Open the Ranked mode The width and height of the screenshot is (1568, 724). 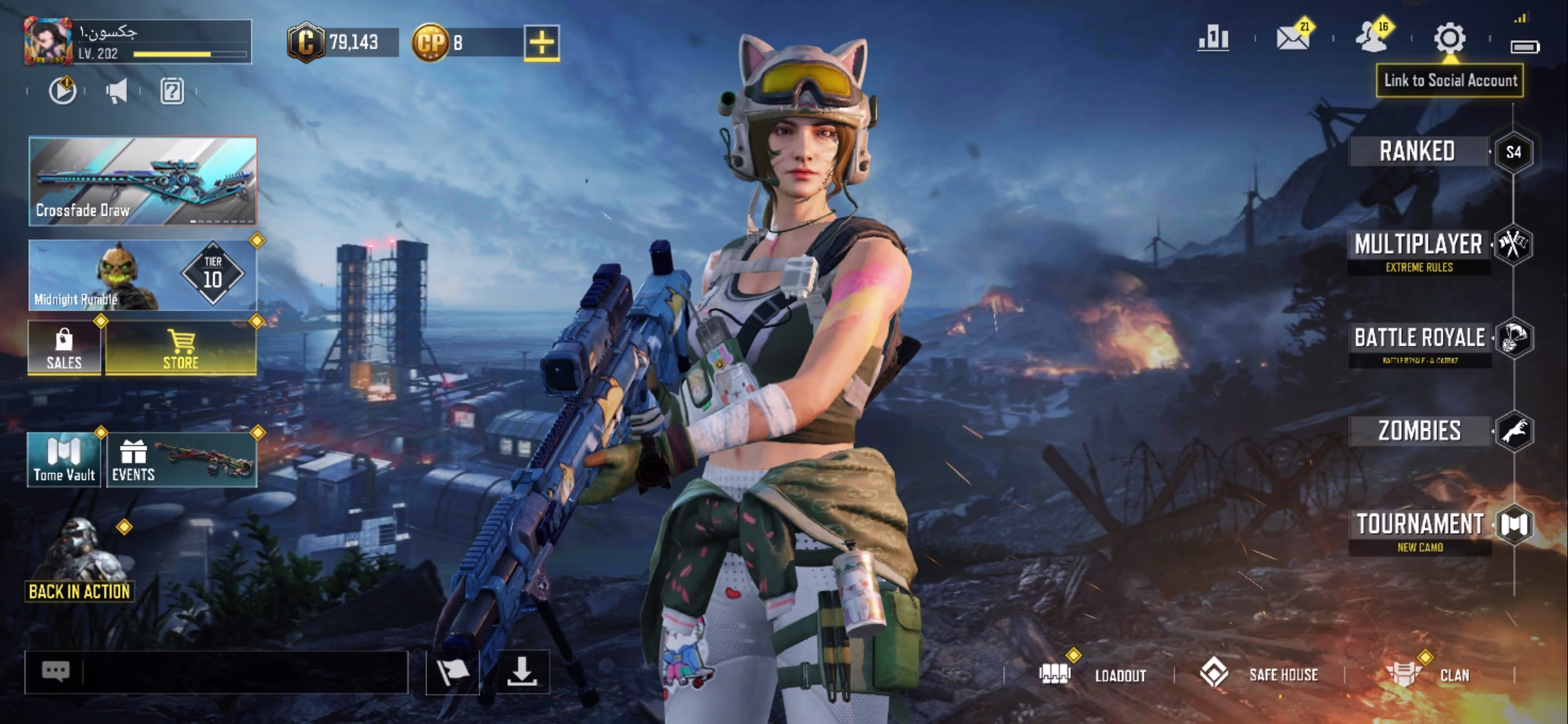(1417, 152)
